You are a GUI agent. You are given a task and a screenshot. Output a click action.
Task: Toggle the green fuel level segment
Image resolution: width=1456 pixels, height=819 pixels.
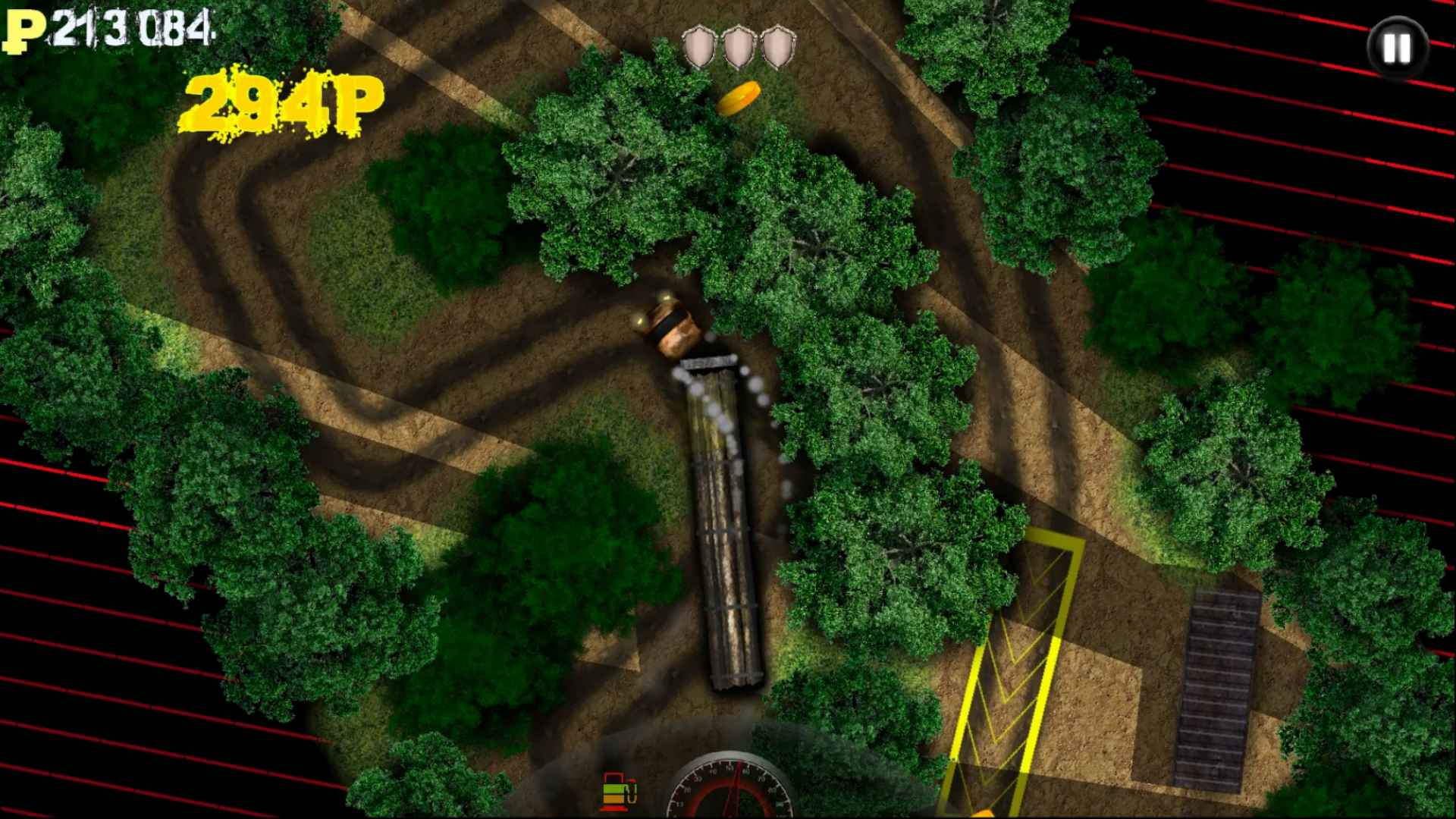[613, 789]
